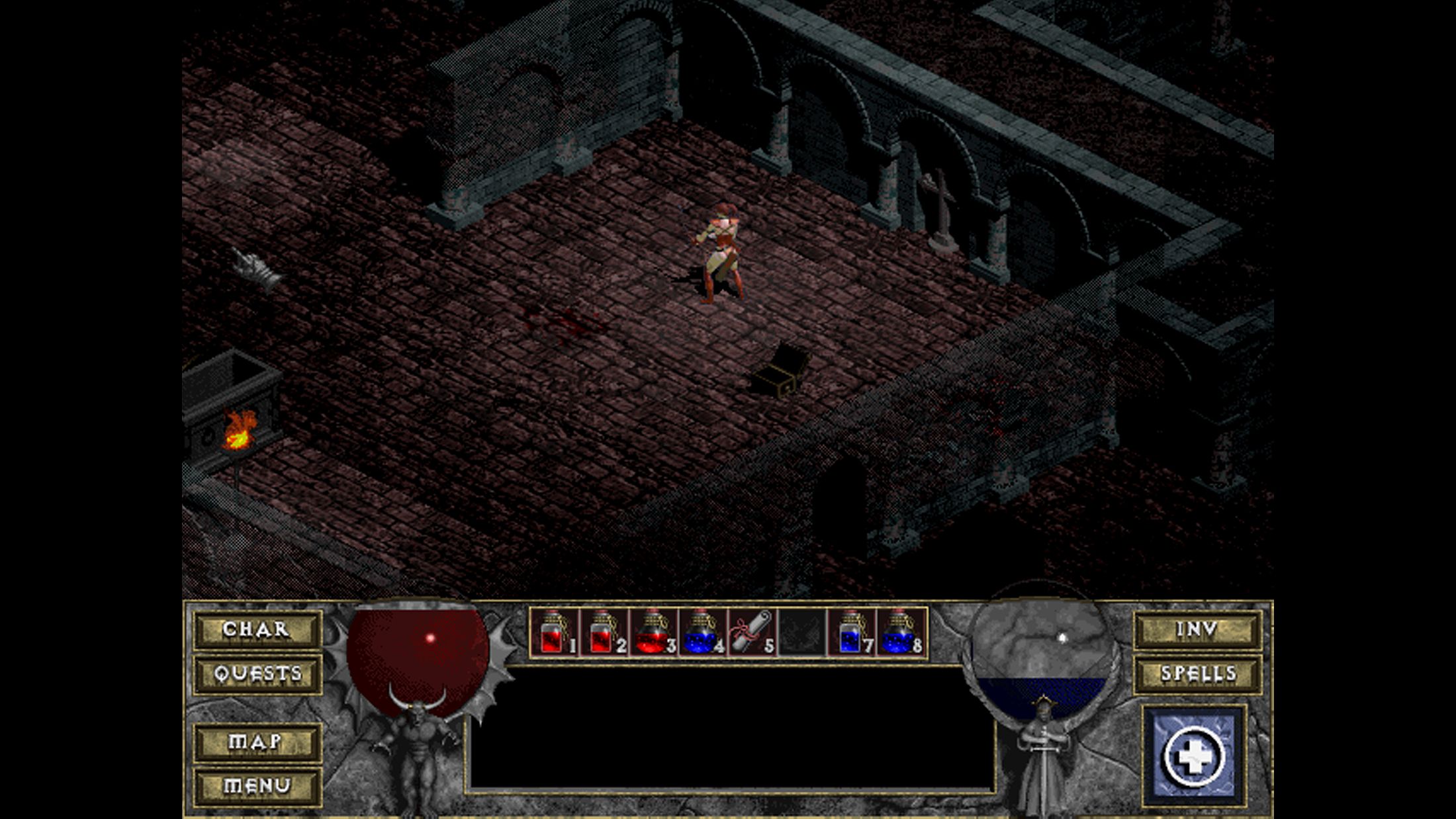
Task: Open the CHAR character sheet
Action: 257,629
